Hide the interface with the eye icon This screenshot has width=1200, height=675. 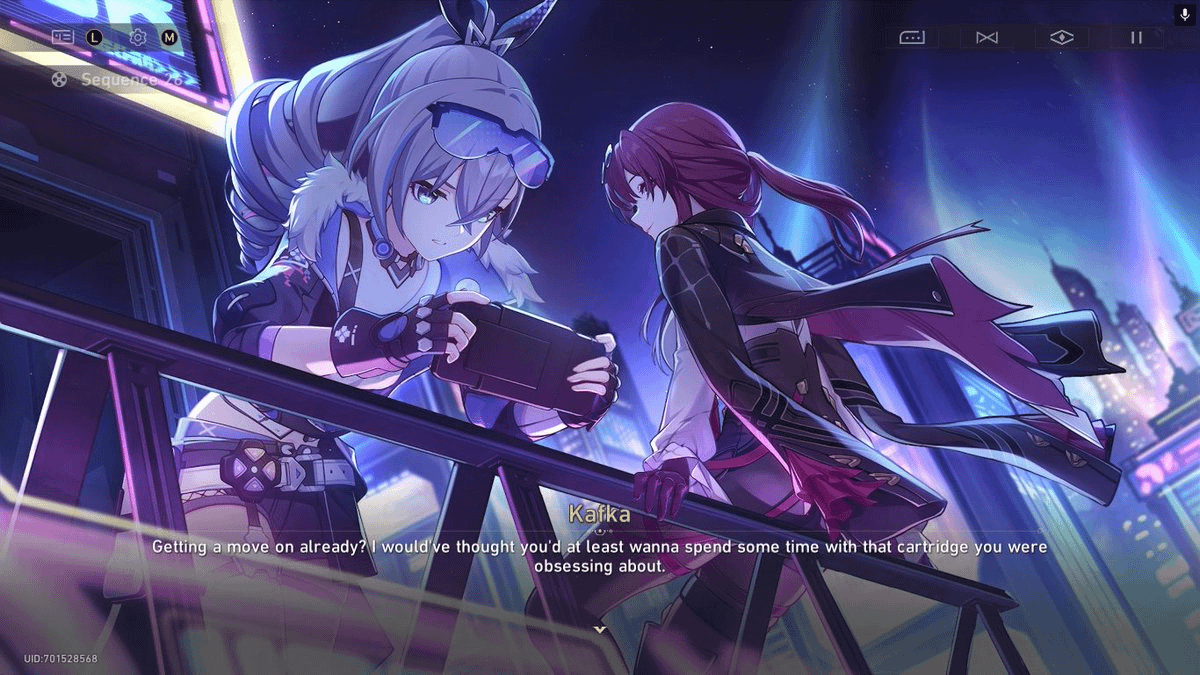1062,37
